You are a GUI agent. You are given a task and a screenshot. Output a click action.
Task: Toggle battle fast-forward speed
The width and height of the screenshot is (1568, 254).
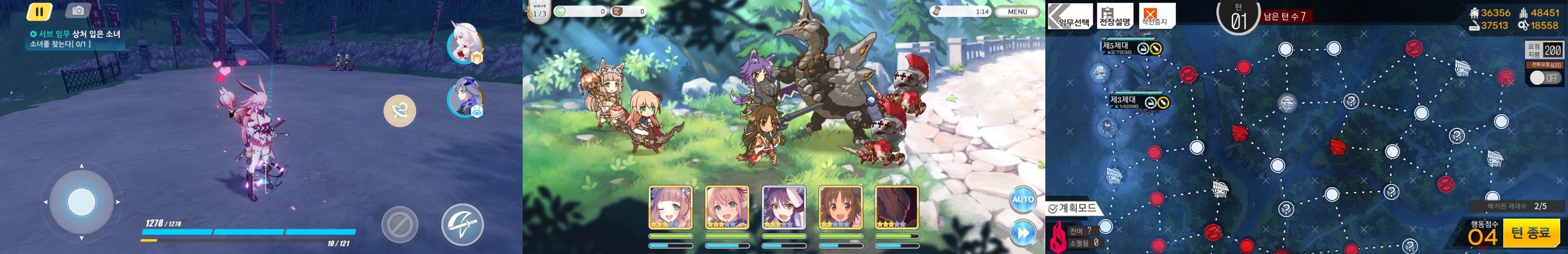pos(1022,233)
